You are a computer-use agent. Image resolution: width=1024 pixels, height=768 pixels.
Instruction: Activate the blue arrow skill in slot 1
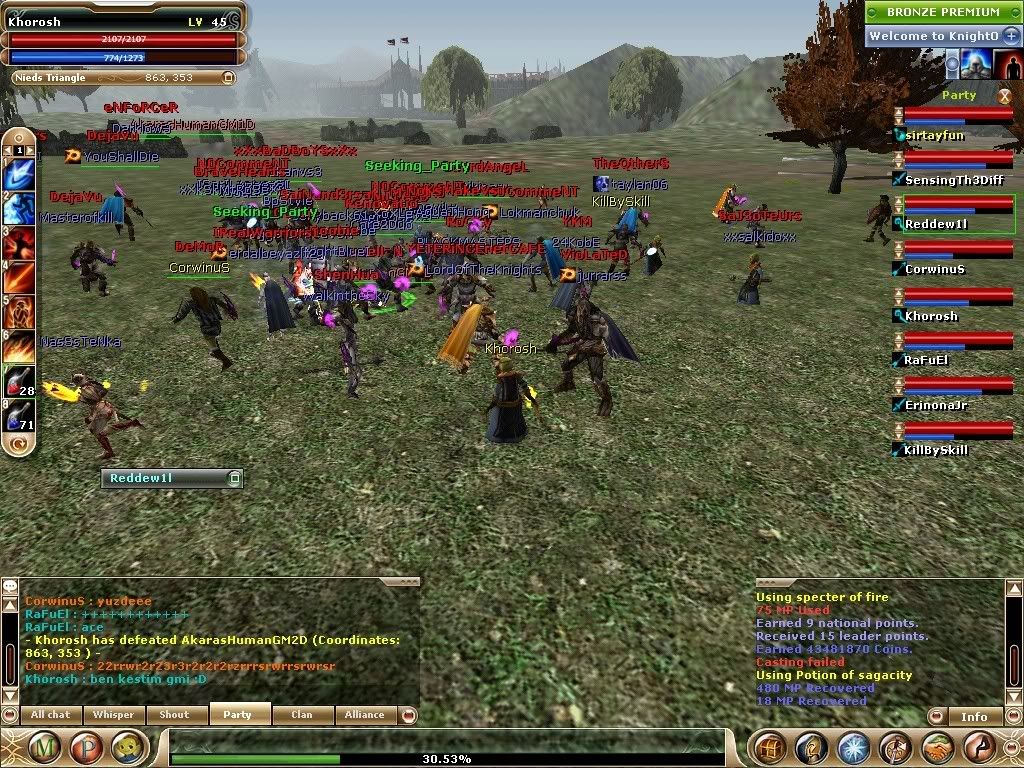click(x=19, y=173)
